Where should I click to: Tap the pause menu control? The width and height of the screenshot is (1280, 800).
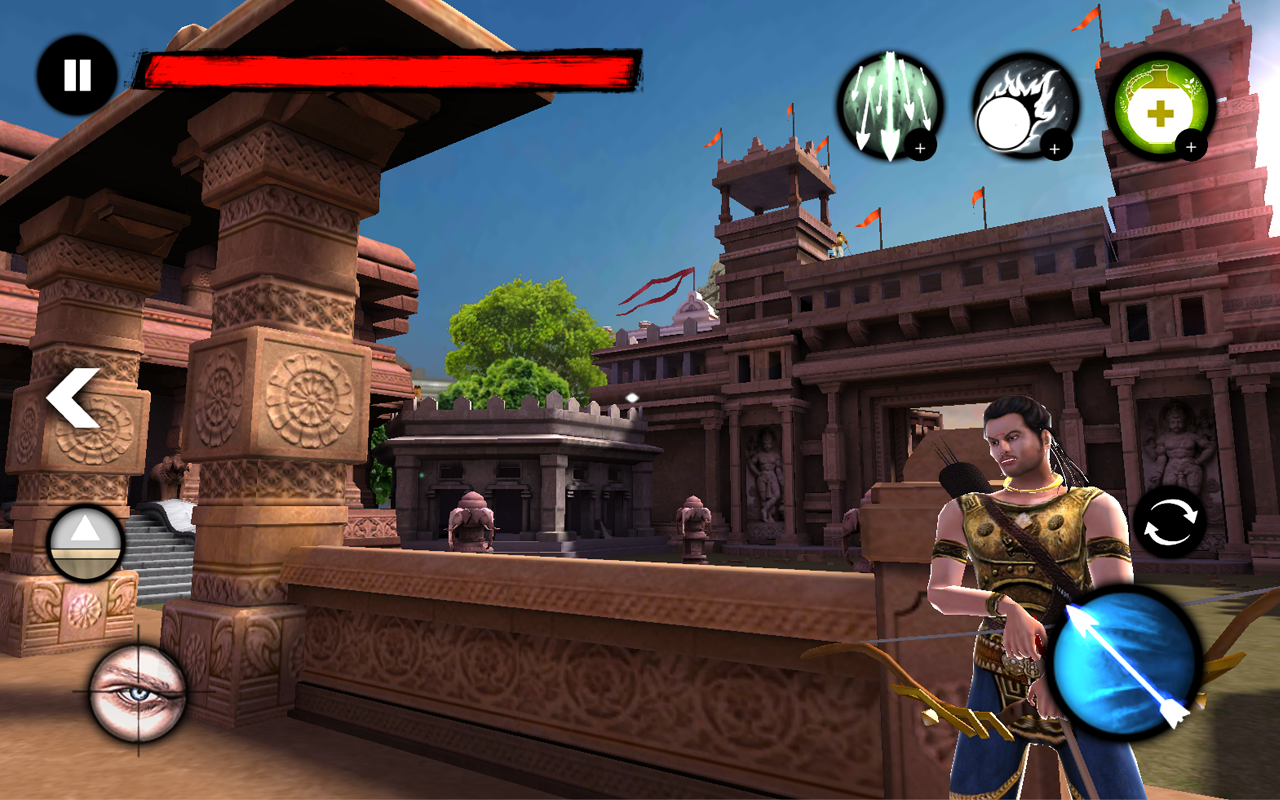tap(77, 72)
